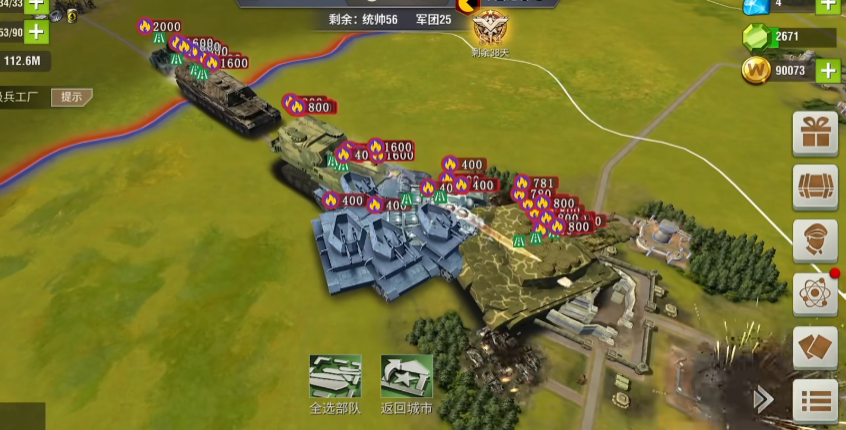Open the medal emblem with 剩余38天

[490, 28]
